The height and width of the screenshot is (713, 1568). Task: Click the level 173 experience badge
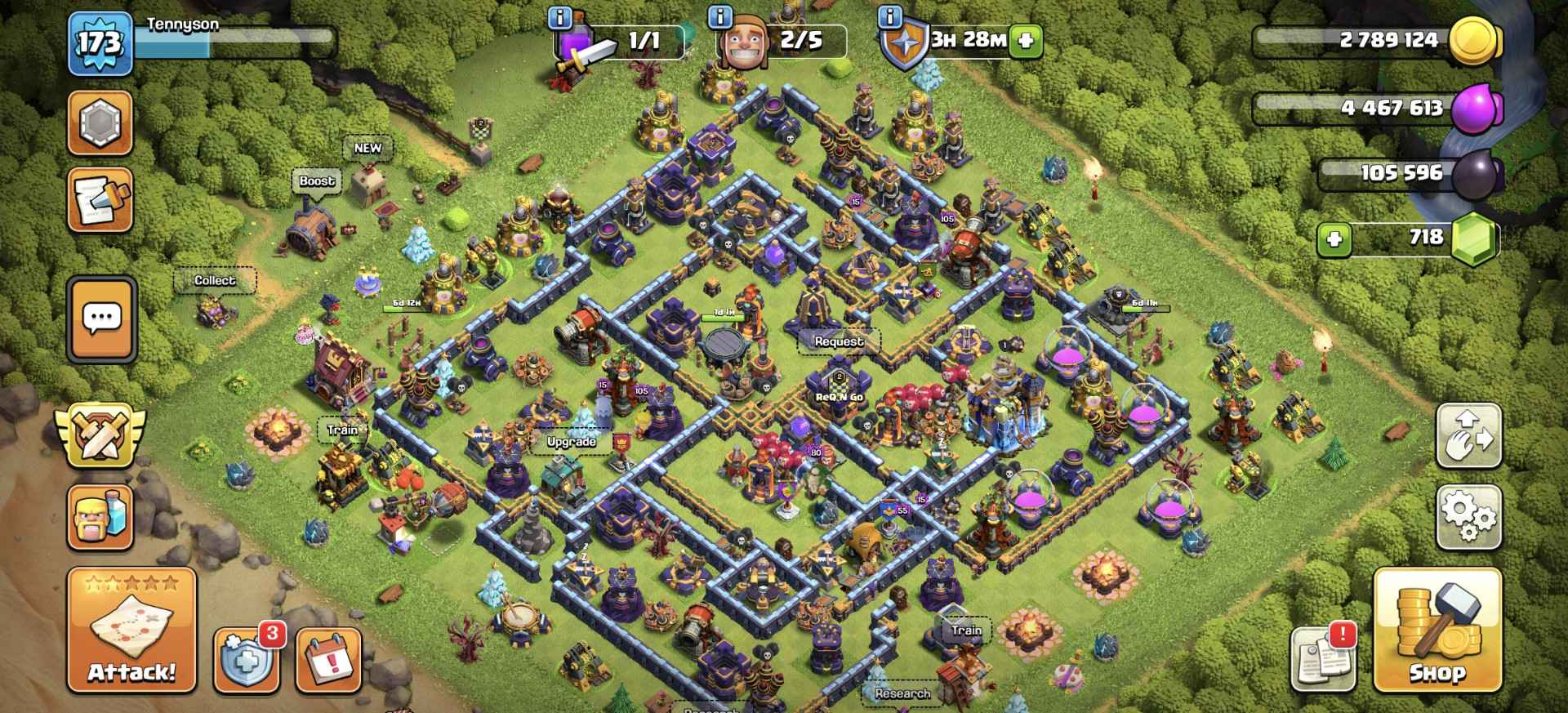(100, 43)
